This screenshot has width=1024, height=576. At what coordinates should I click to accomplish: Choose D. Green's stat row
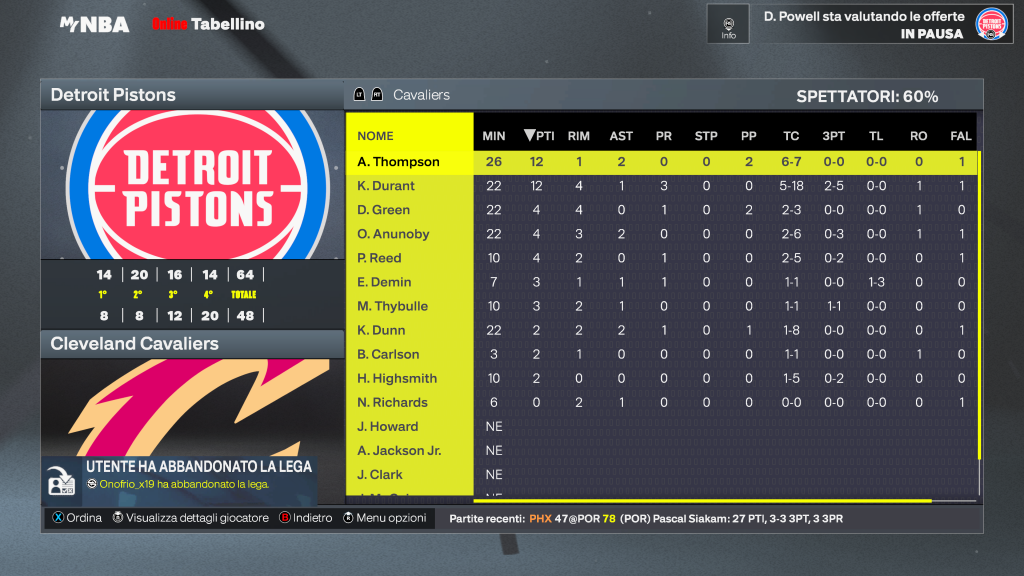(x=384, y=210)
